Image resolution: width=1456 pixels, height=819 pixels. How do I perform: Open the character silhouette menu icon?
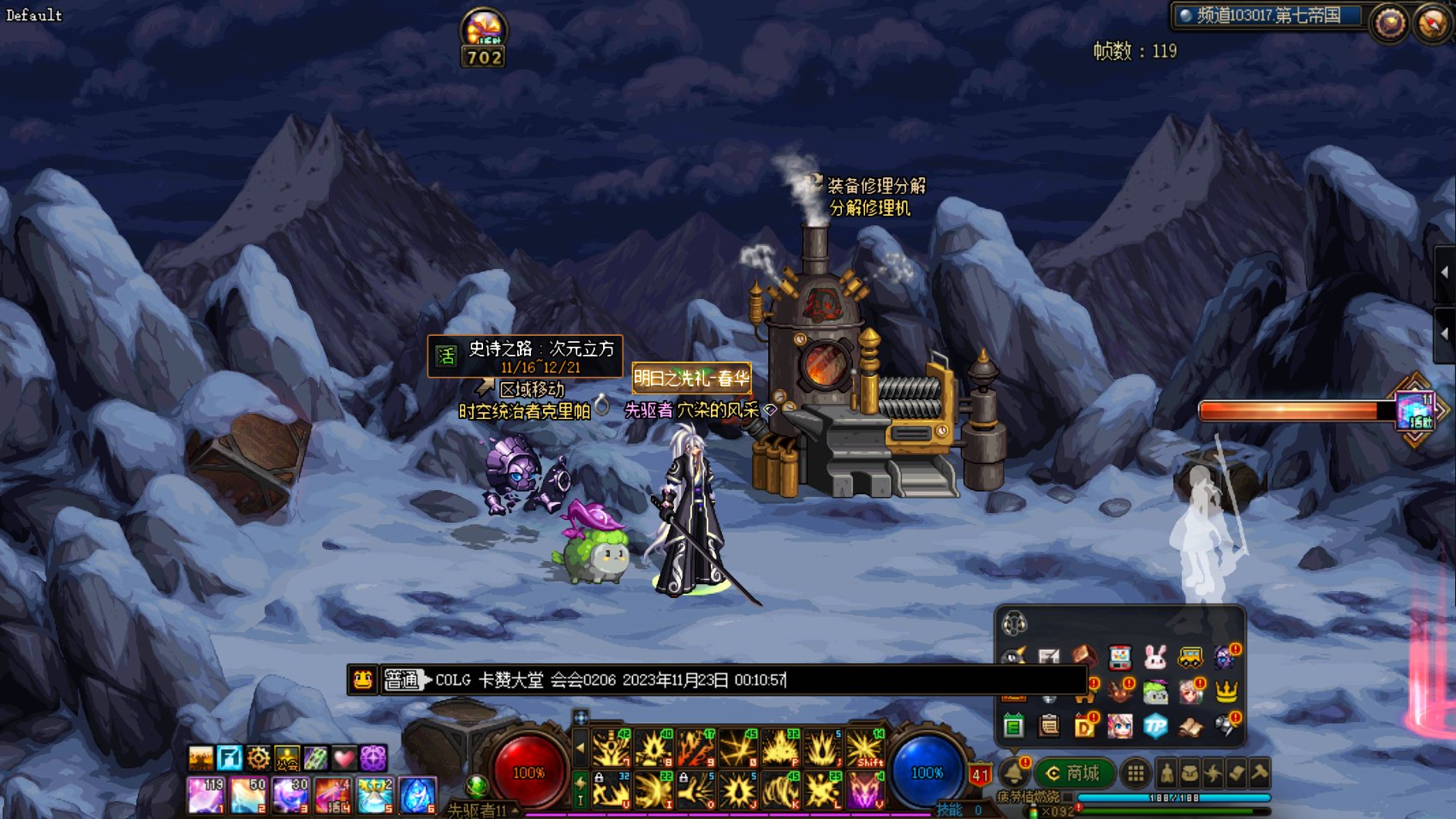click(x=1167, y=774)
